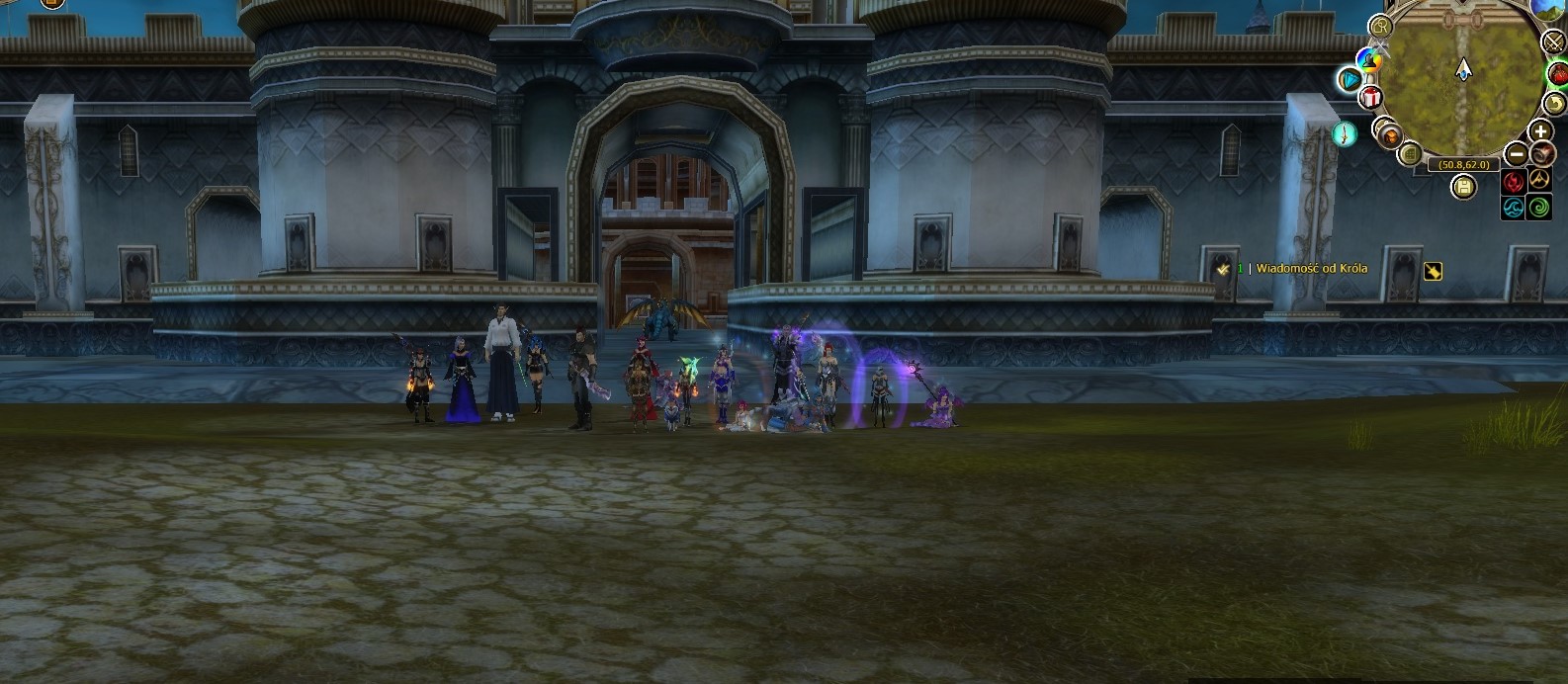Click the teal dagger icon
The image size is (1568, 684).
(x=1345, y=133)
